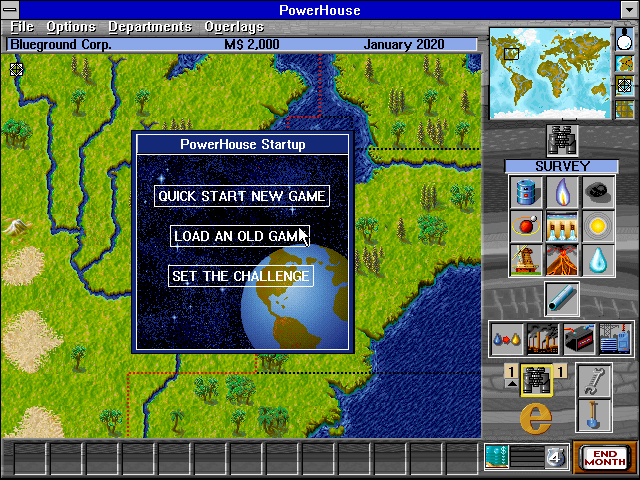
Task: Select Load an Old Game
Action: click(x=240, y=236)
